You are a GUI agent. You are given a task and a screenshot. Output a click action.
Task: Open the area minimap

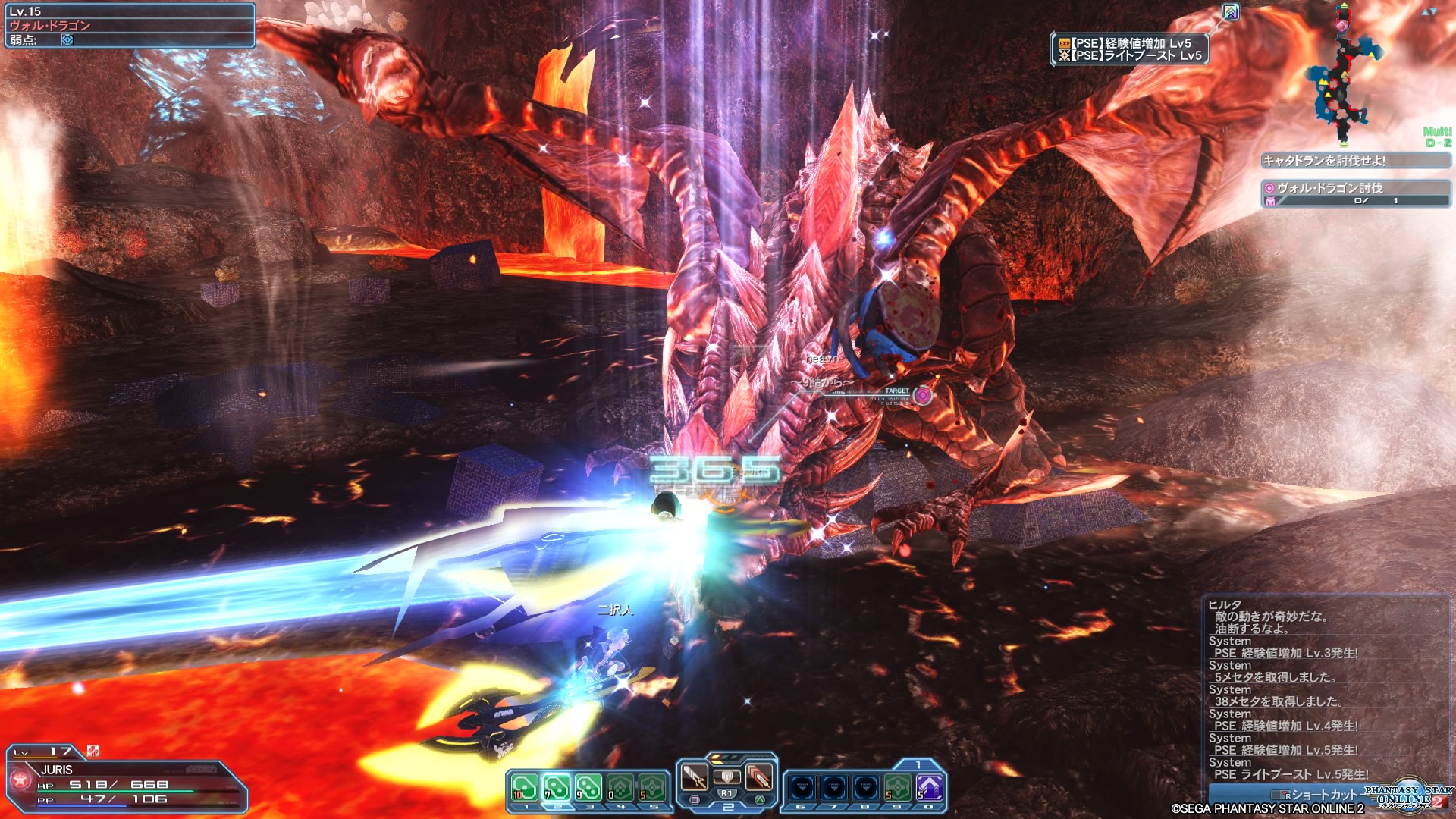pyautogui.click(x=1343, y=76)
